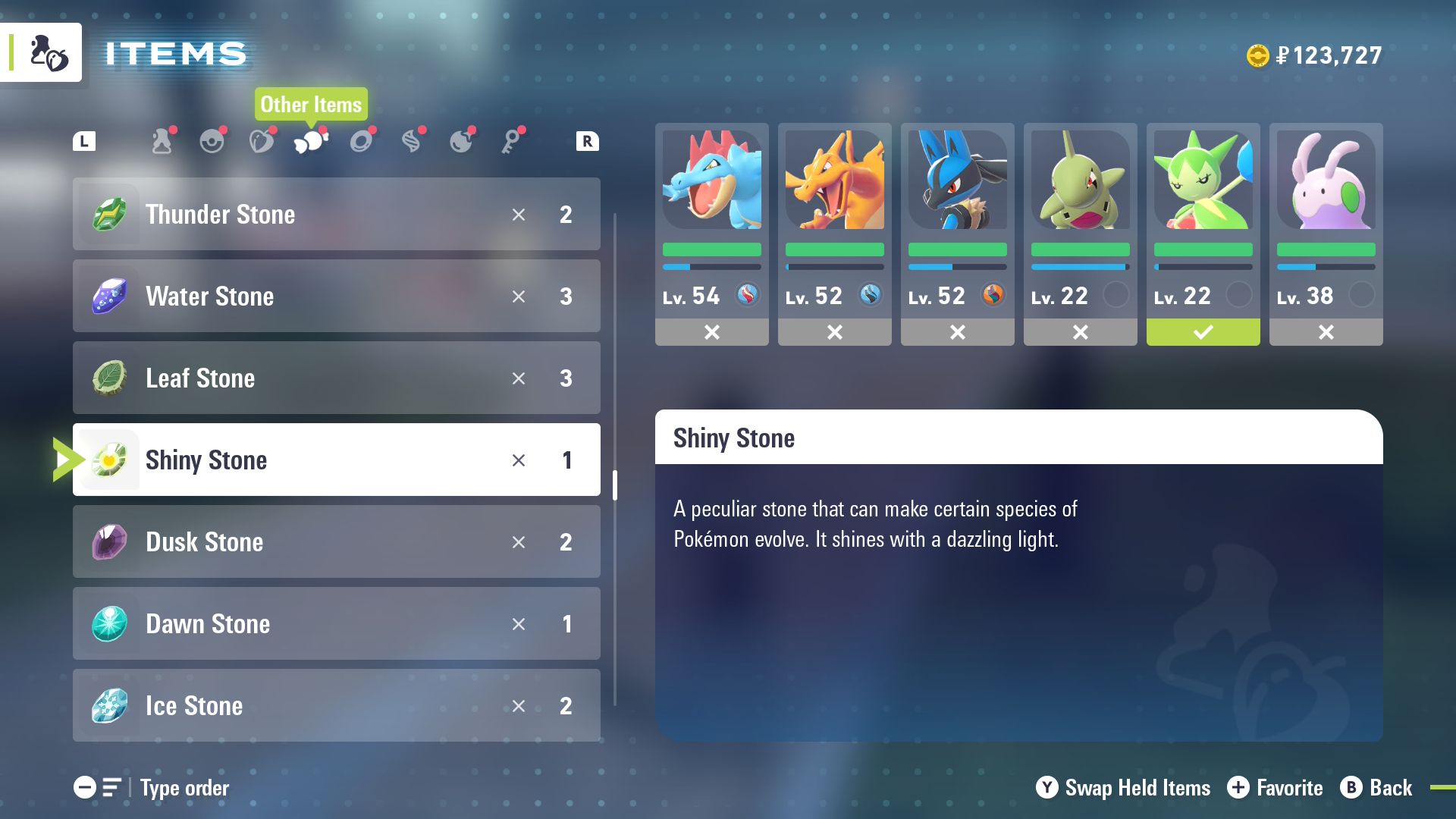Image resolution: width=1456 pixels, height=819 pixels.
Task: Switch to the Other Items tab
Action: coord(311,141)
